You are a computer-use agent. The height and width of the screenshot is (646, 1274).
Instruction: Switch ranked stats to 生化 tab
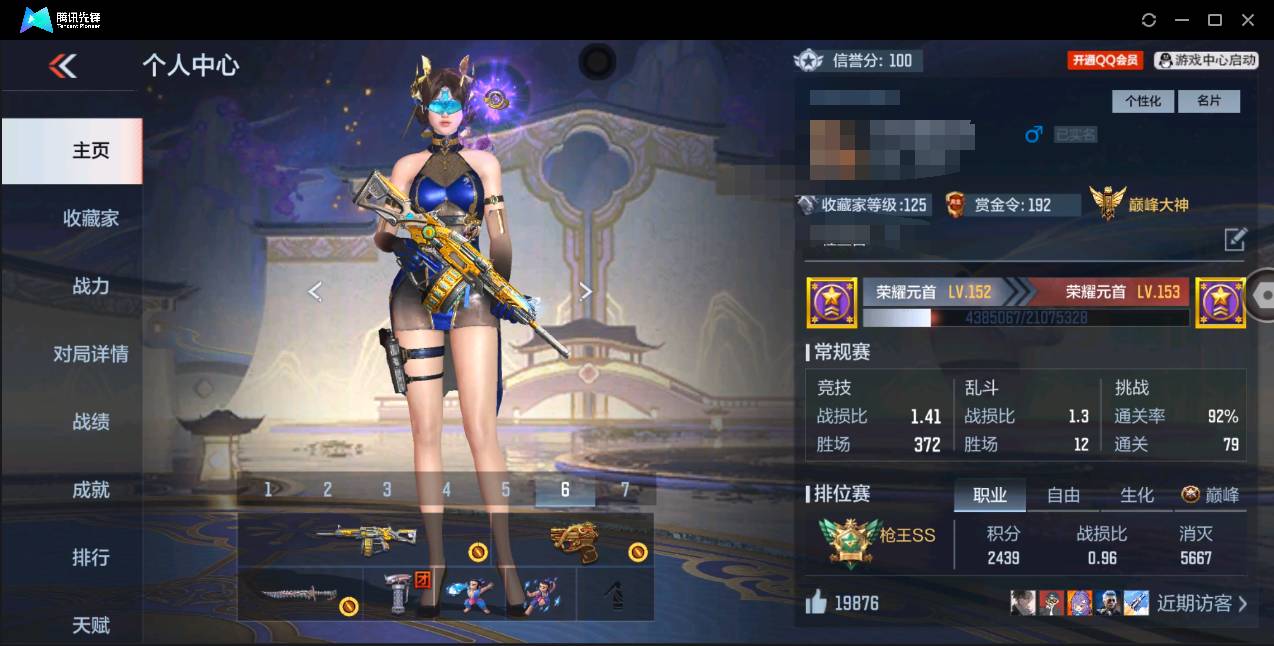1137,495
